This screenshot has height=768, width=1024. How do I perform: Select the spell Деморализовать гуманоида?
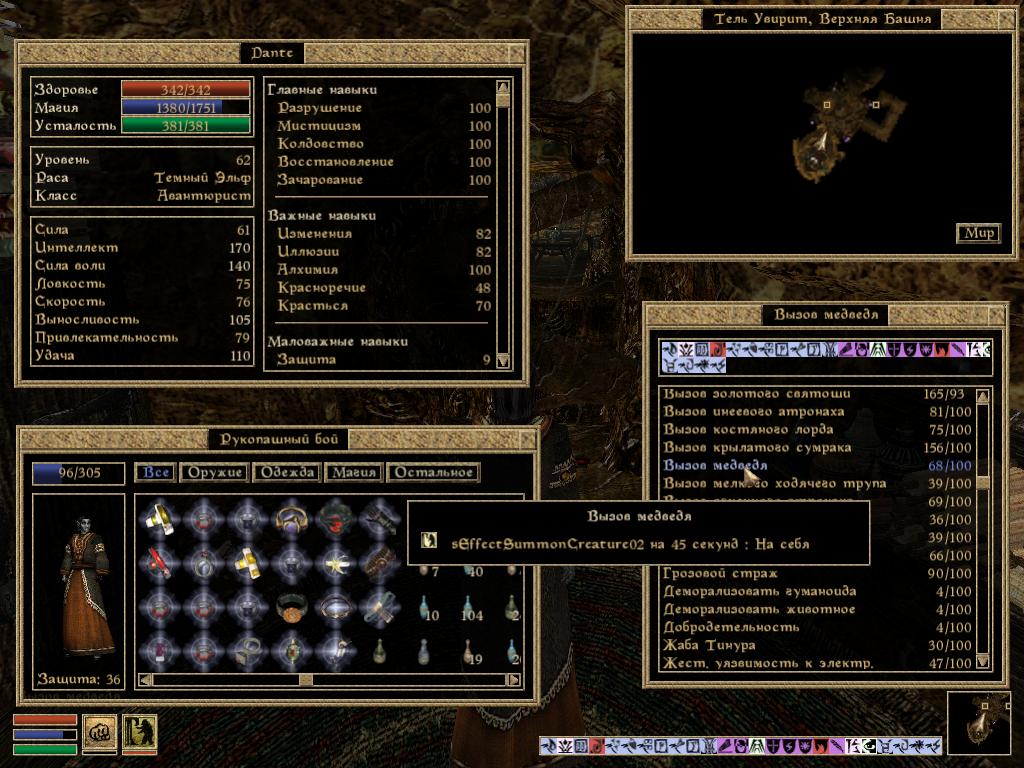pos(760,592)
